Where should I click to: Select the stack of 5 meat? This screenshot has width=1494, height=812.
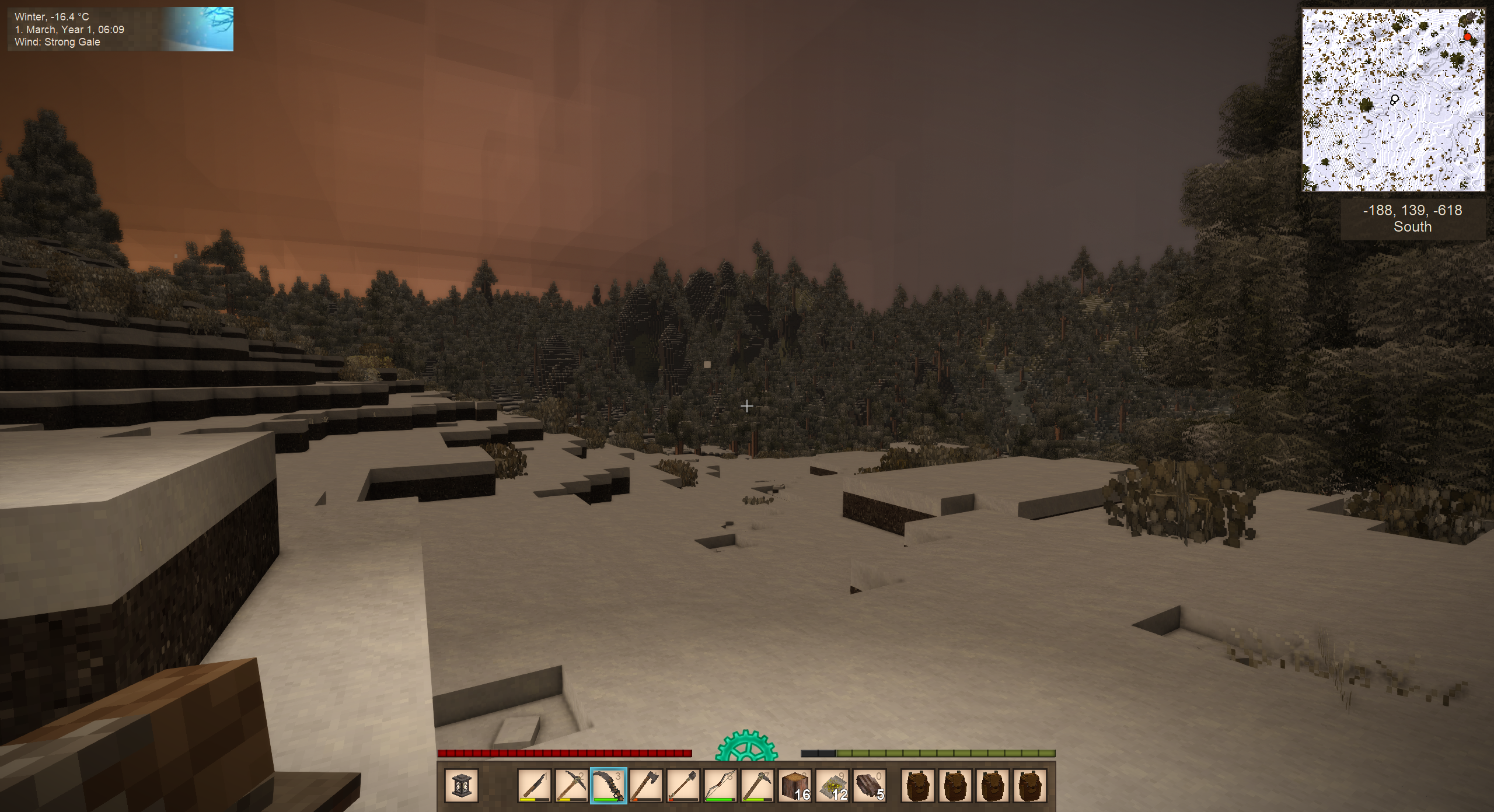pyautogui.click(x=870, y=785)
